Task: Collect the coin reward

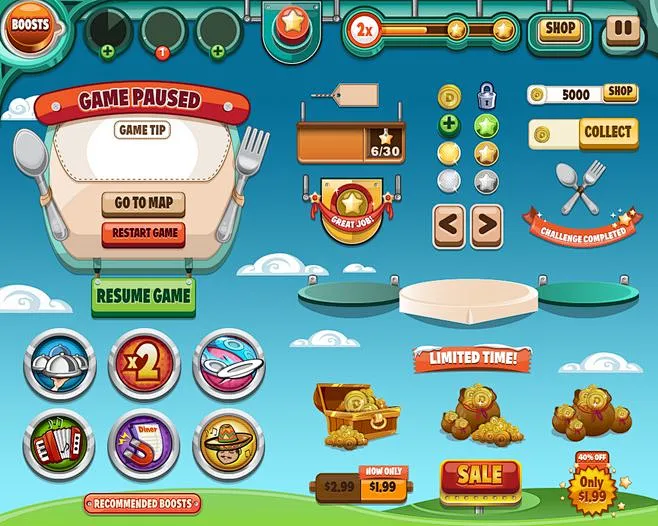Action: (x=606, y=133)
